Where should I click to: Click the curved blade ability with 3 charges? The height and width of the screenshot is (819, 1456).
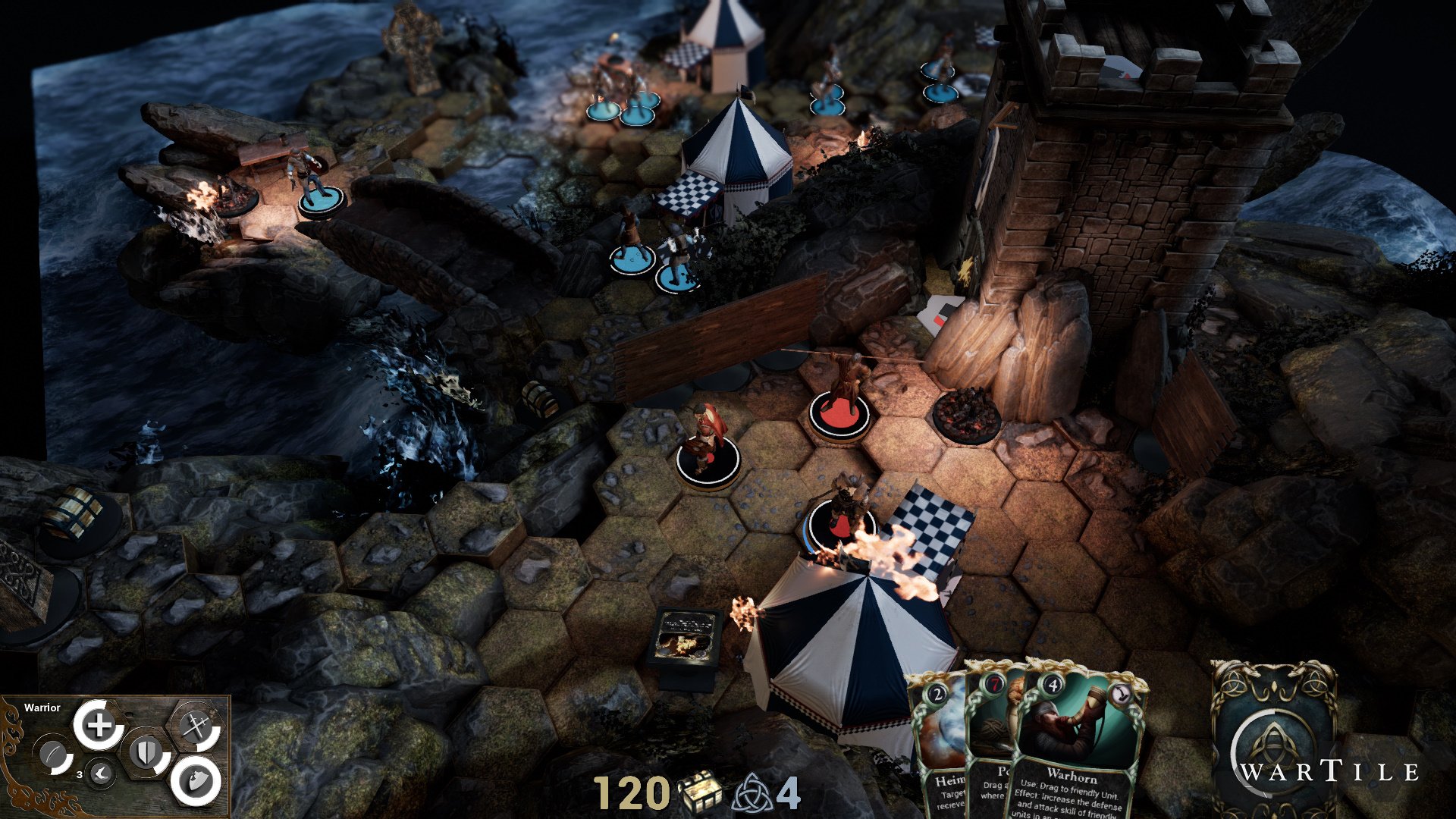(x=53, y=755)
